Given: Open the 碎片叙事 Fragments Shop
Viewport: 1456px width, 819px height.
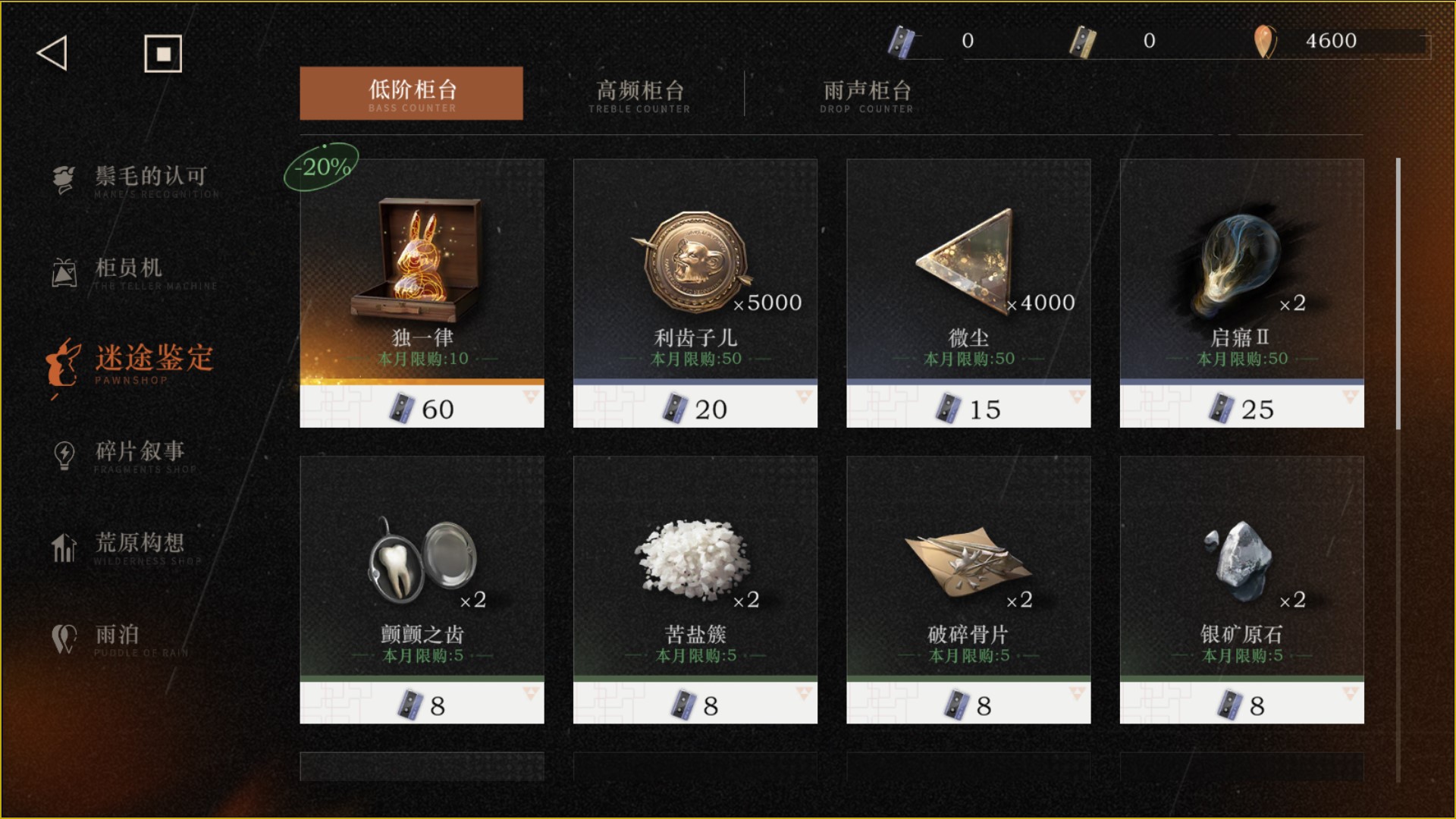Looking at the screenshot, I should (140, 453).
